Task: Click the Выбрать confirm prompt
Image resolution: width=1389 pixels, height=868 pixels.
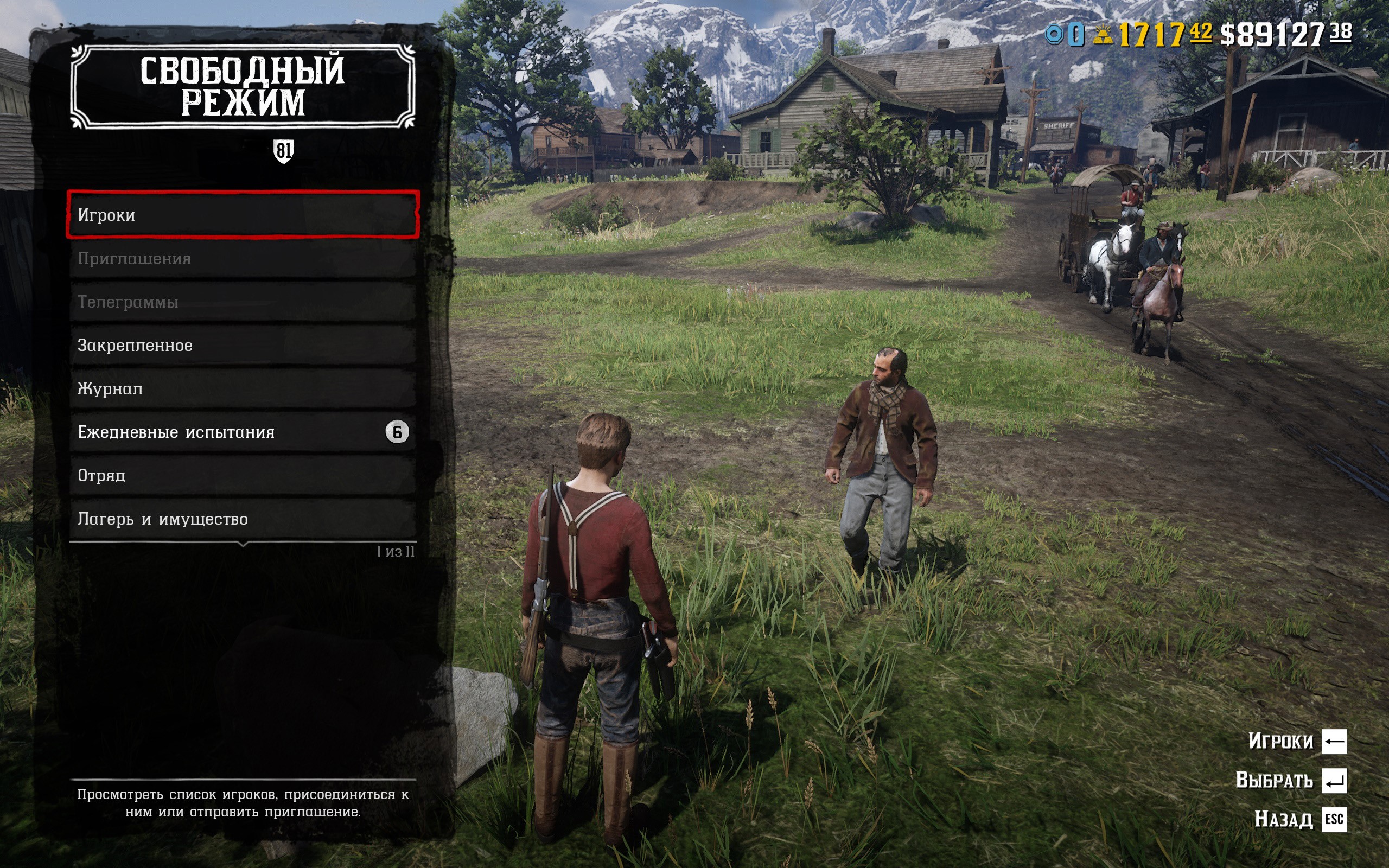Action: 1290,781
